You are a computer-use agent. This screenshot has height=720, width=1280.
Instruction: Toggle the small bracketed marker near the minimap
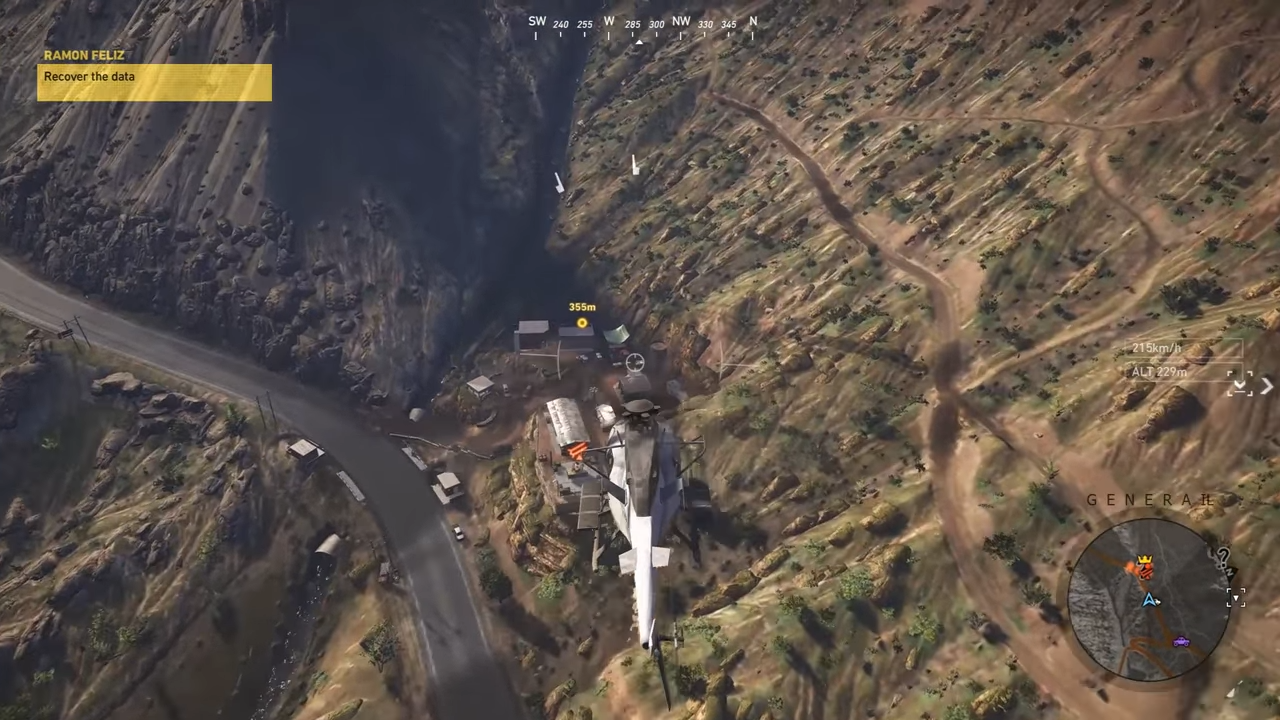[1236, 598]
